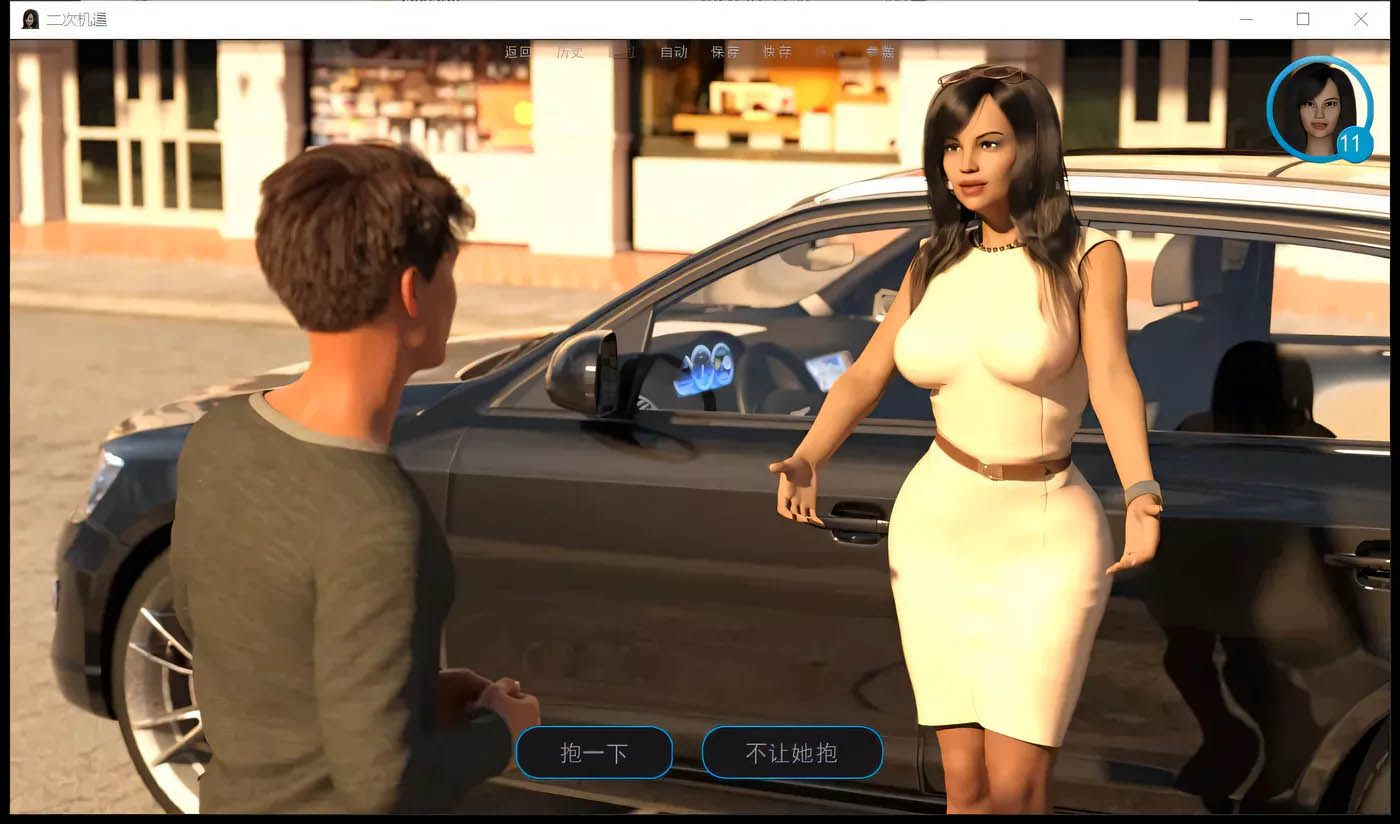Toggle the faded 跳过 skip mode

click(x=622, y=52)
